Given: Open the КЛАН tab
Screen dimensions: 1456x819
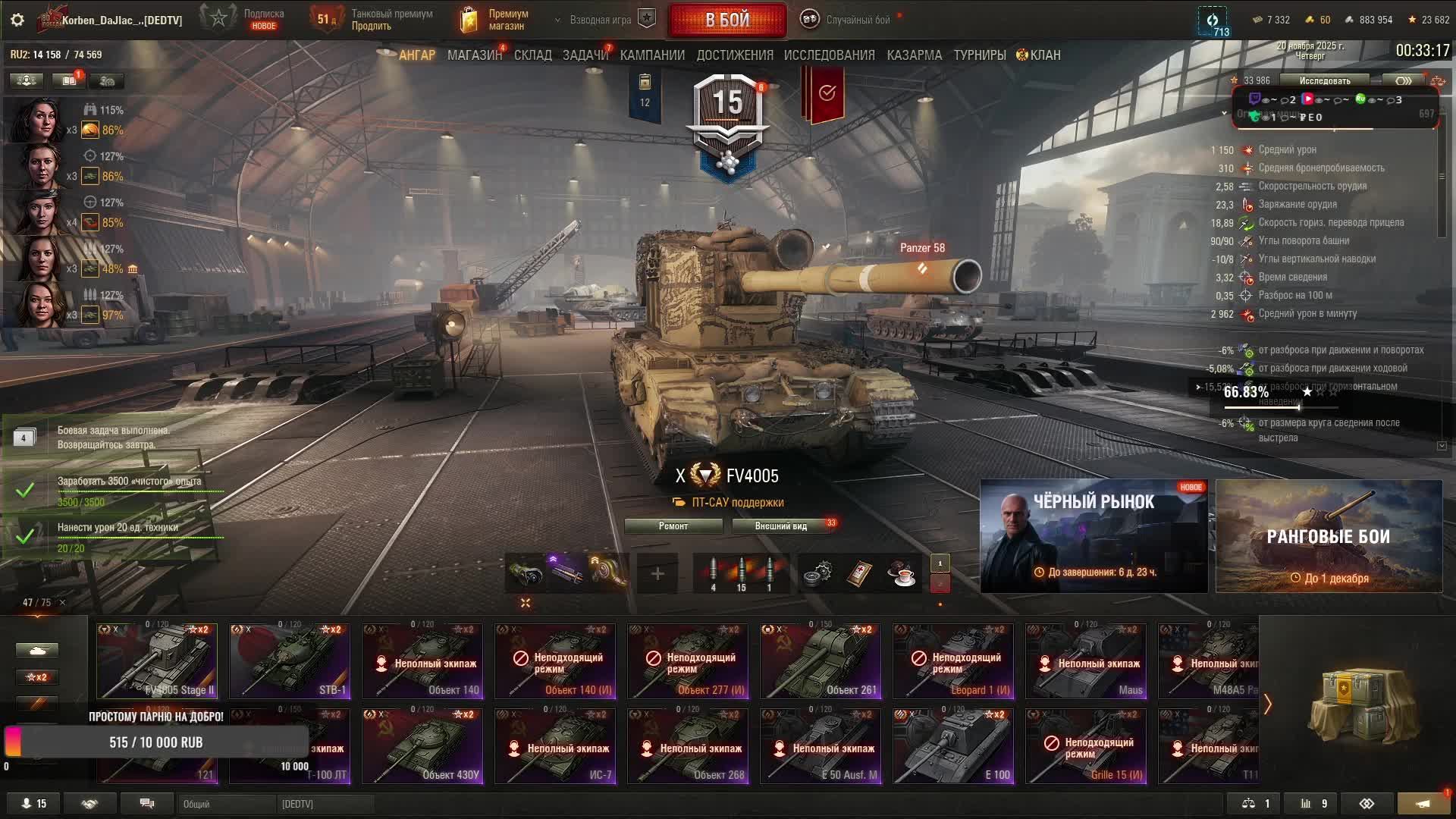Looking at the screenshot, I should (1039, 55).
